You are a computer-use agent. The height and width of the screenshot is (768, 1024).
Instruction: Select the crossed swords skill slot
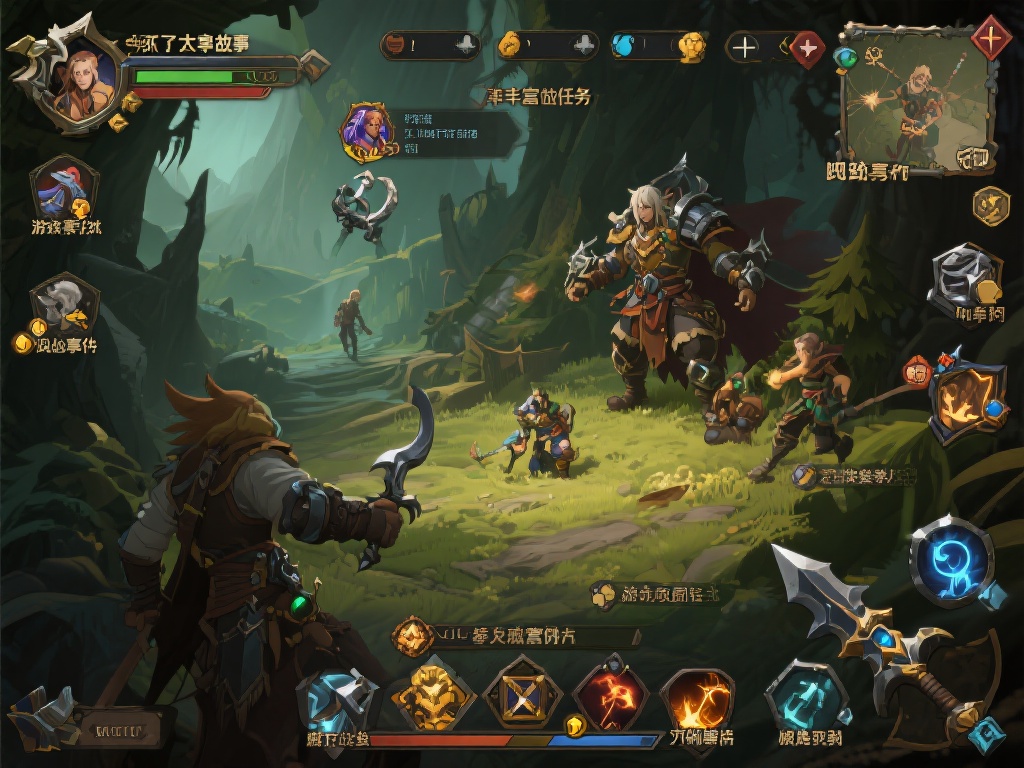522,691
